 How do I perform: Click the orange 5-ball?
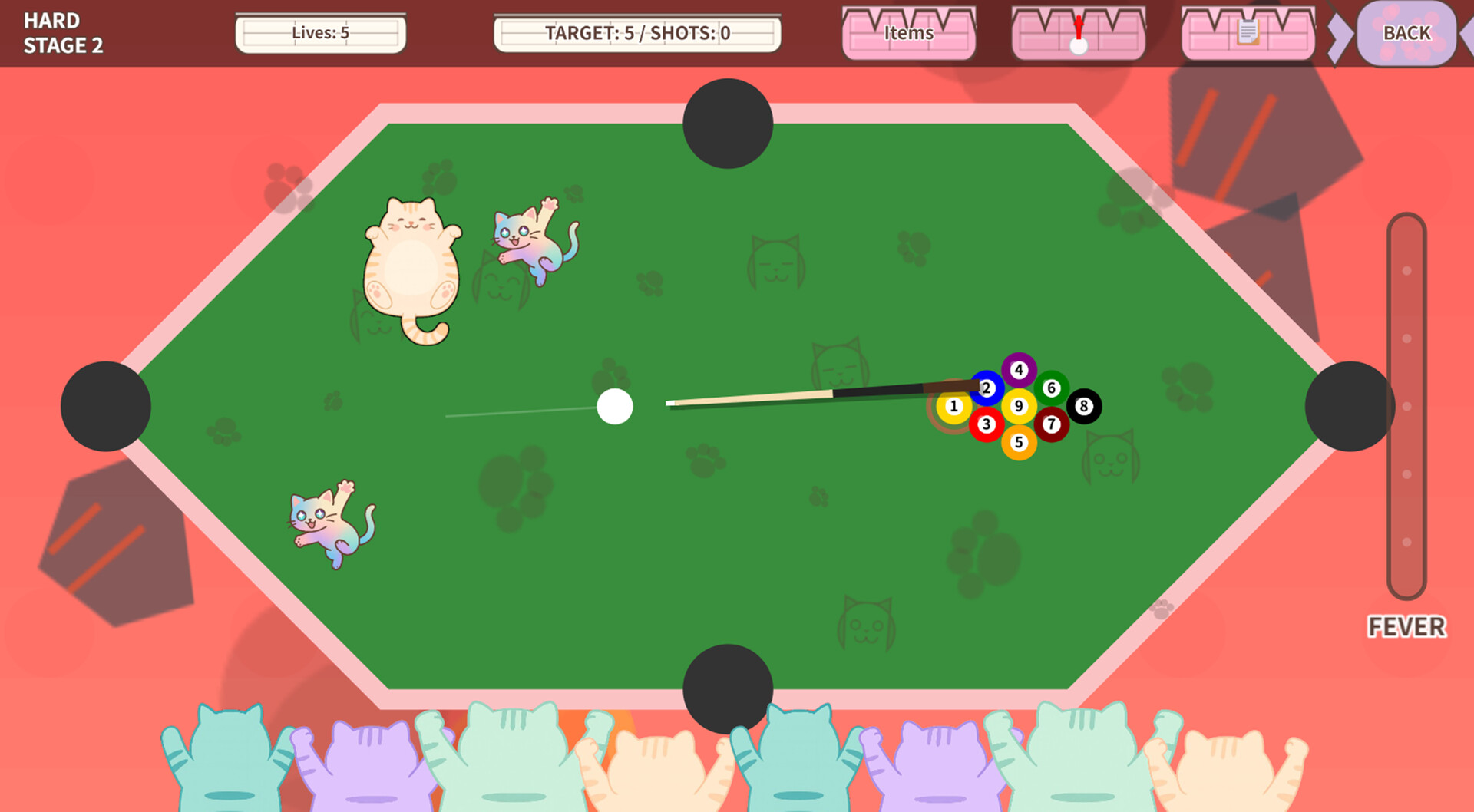pyautogui.click(x=1019, y=442)
